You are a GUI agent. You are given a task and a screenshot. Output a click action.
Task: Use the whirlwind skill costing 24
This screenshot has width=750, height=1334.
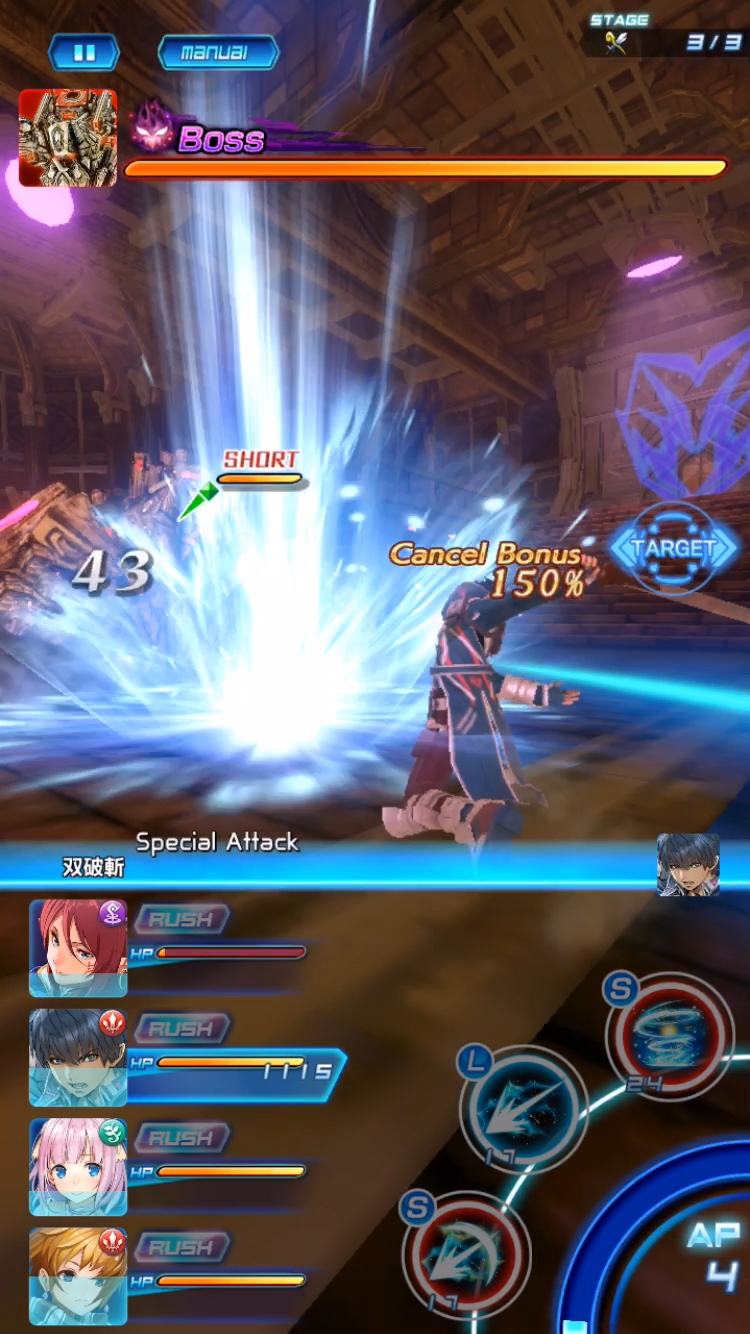(x=670, y=1037)
